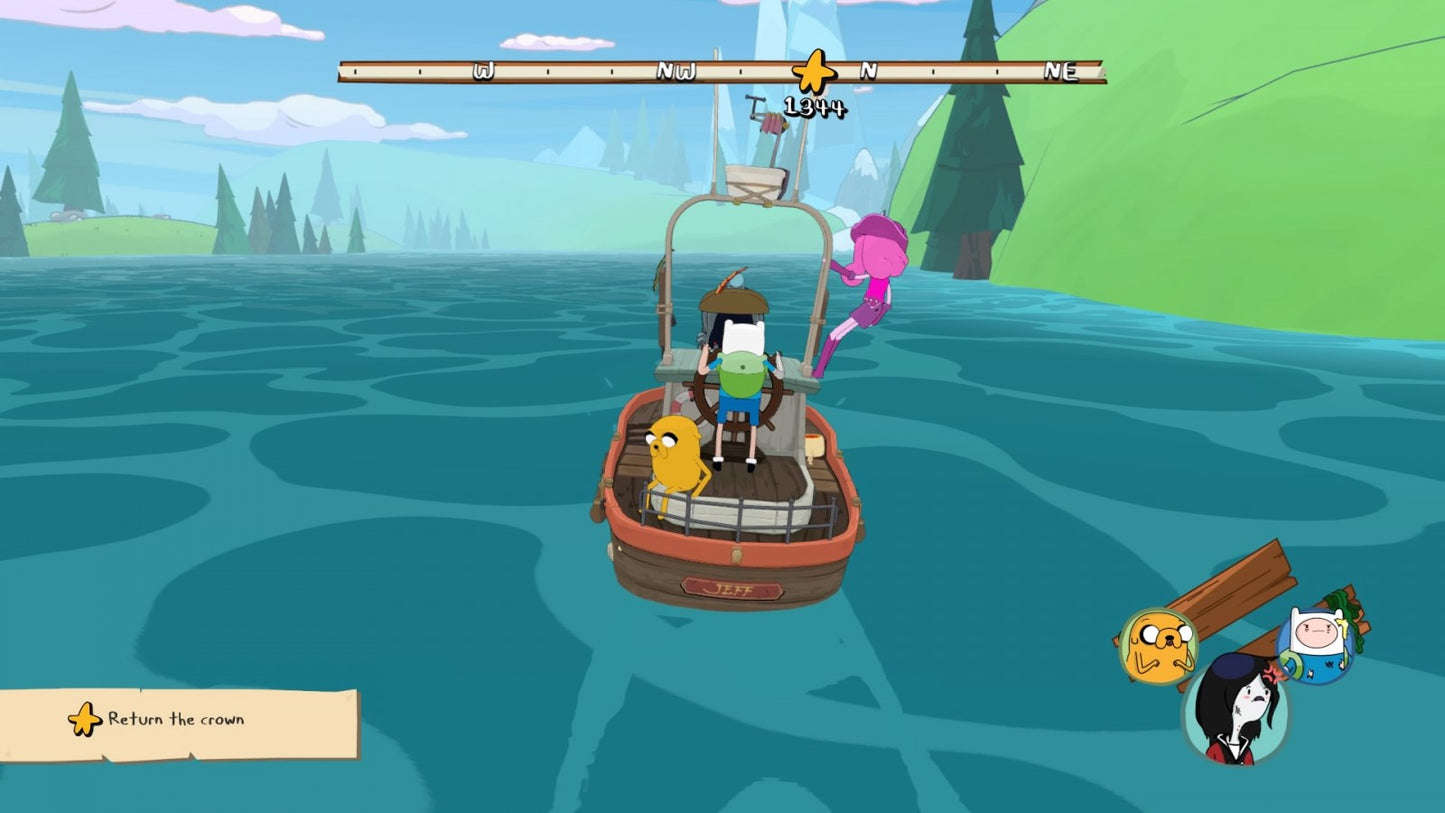Viewport: 1445px width, 813px height.
Task: Click the star waypoint marker on the compass
Action: pos(813,70)
